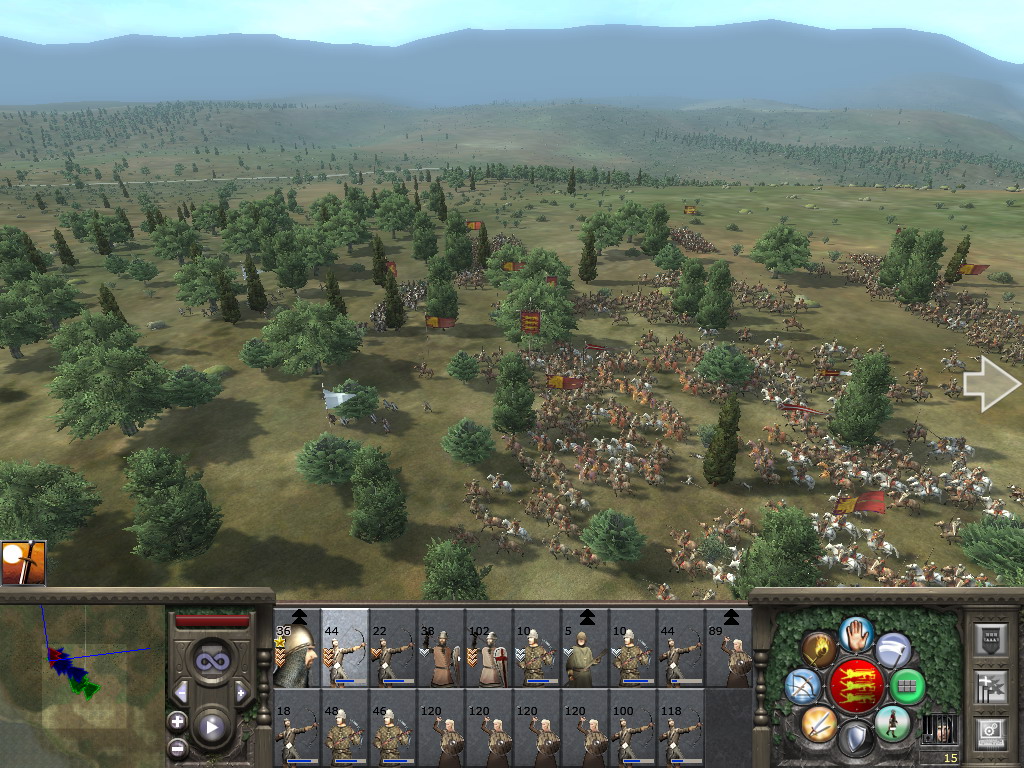Toggle run mode with the running man icon
Screen dimensions: 1024x768
tap(892, 723)
